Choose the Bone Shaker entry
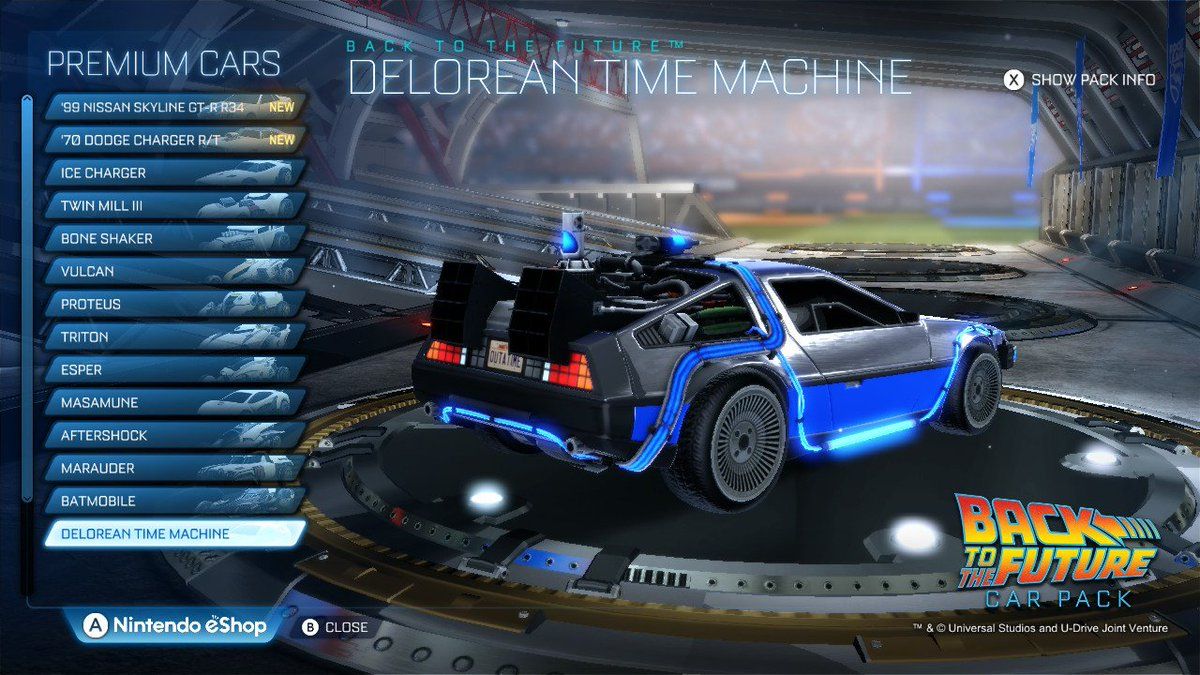Viewport: 1200px width, 675px height. 172,239
